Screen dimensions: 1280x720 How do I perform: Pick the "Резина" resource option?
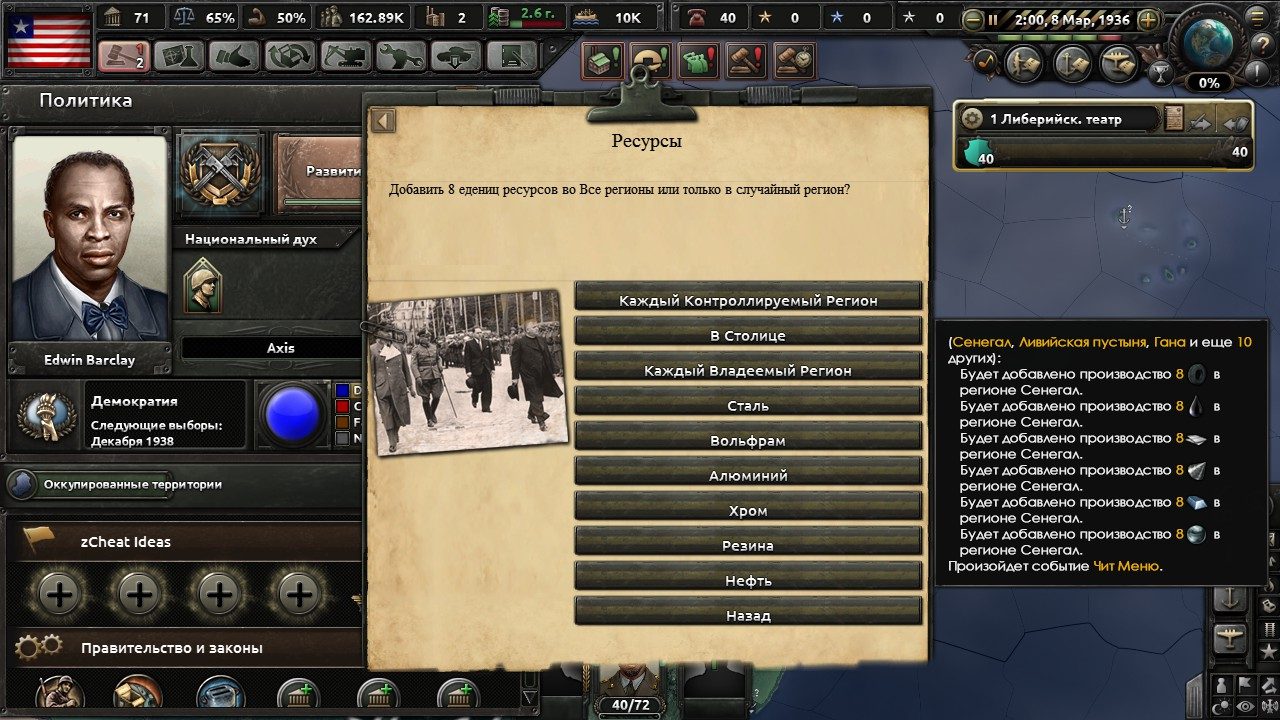(748, 545)
